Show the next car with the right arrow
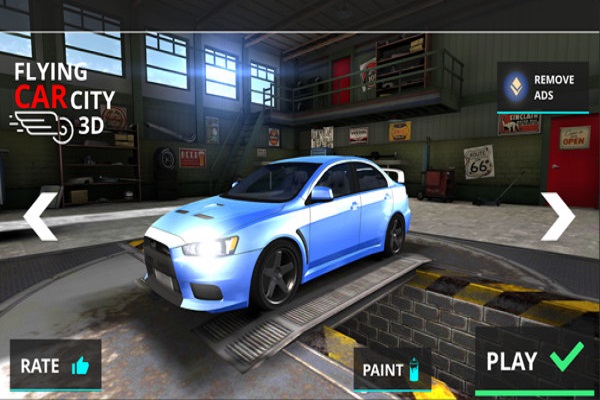 (558, 216)
